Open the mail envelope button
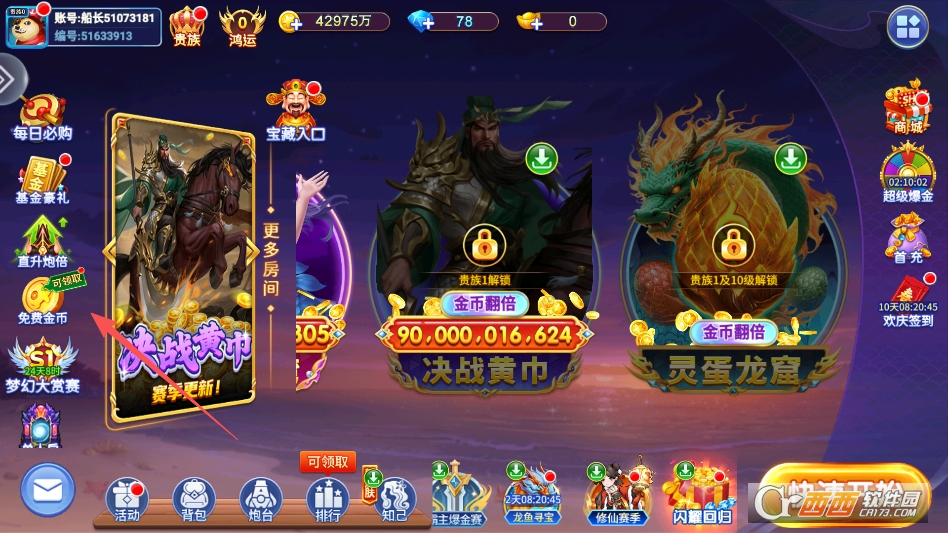 [x=47, y=490]
